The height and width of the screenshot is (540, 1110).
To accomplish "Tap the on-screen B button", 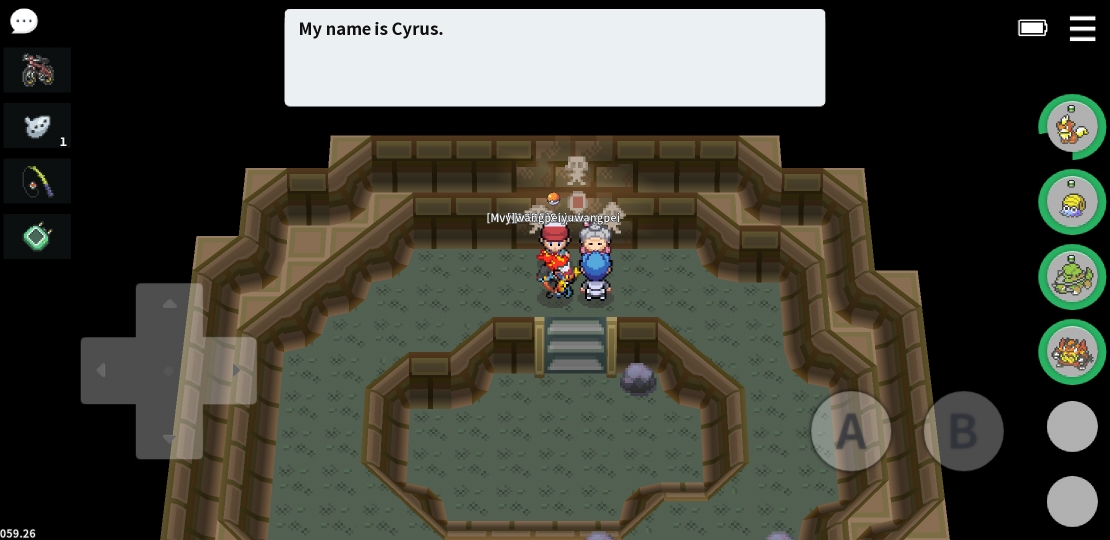I will [963, 431].
